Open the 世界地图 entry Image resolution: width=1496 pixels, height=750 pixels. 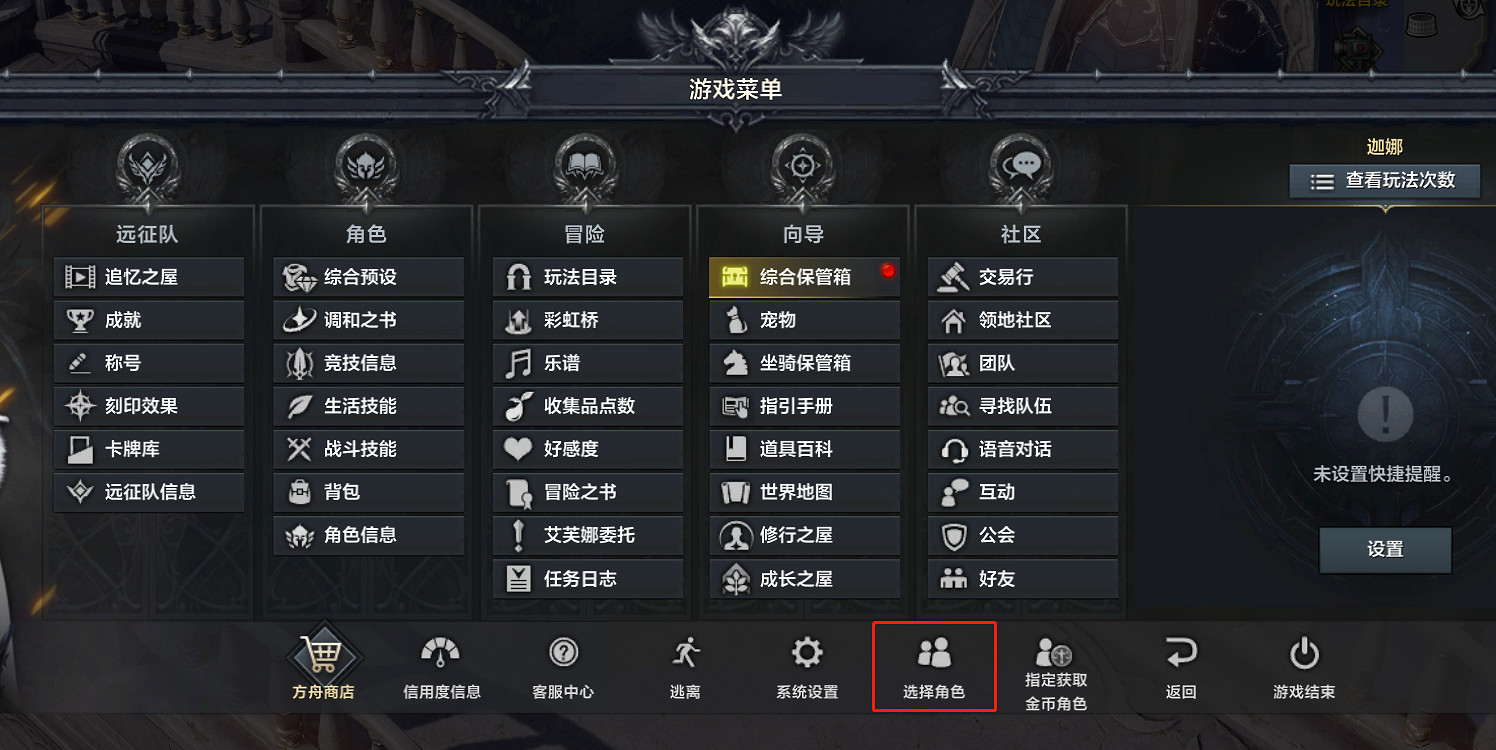click(x=804, y=492)
